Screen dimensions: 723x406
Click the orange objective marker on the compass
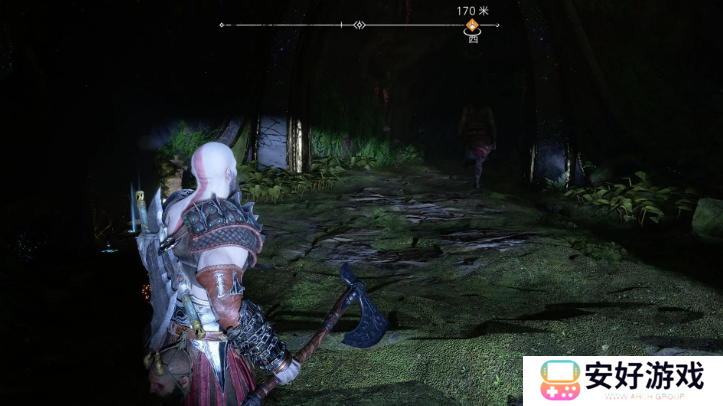coord(472,25)
